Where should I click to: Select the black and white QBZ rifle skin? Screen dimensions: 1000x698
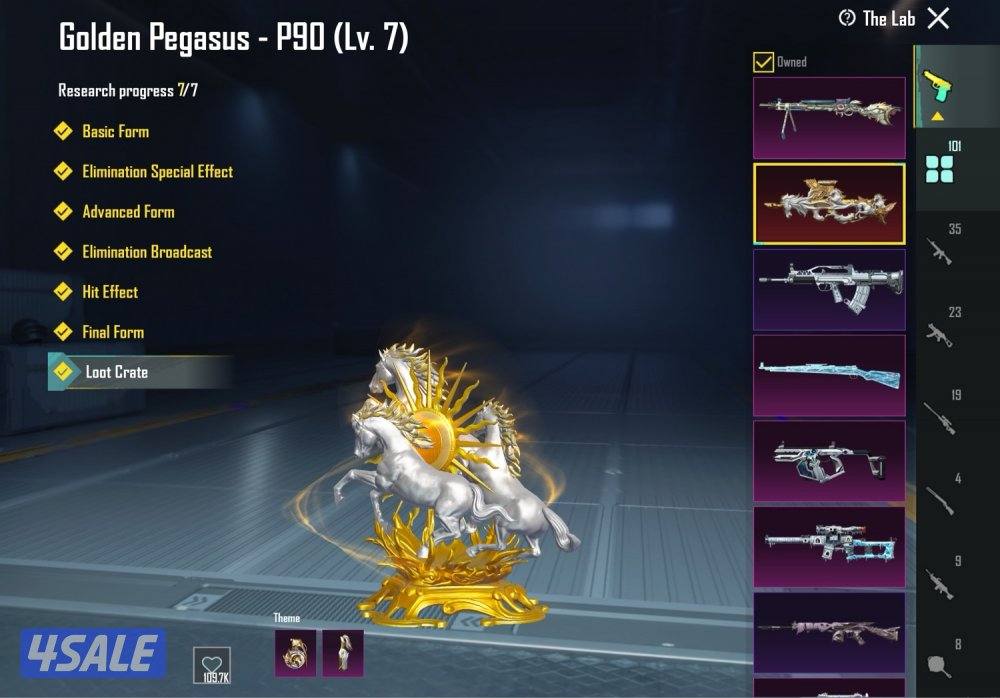tap(829, 290)
